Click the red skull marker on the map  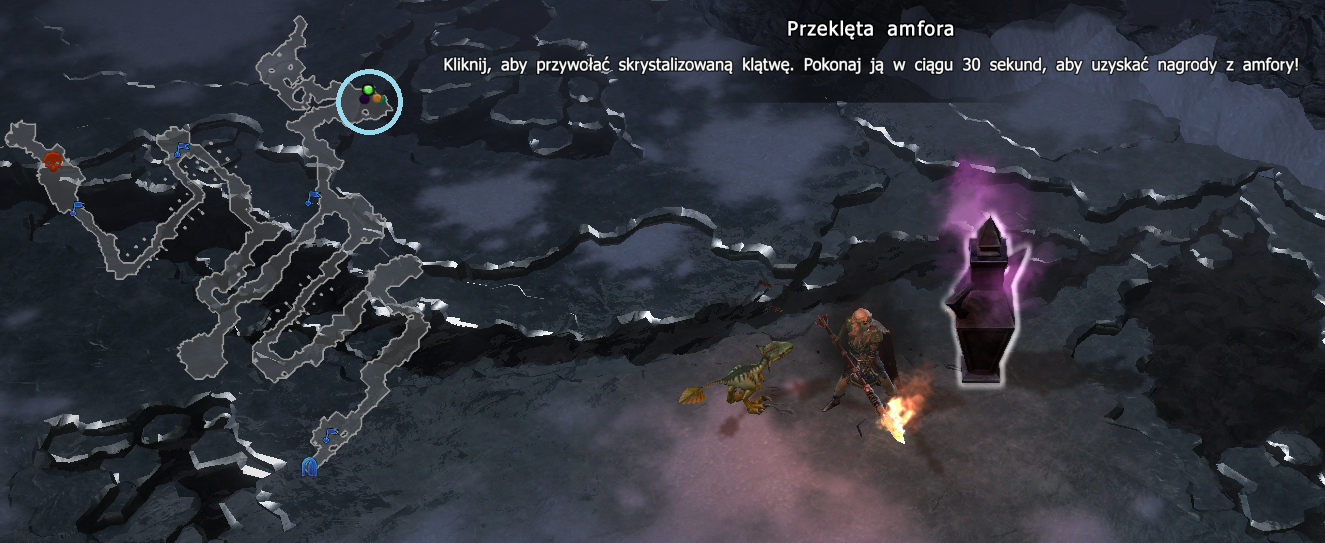click(x=53, y=160)
